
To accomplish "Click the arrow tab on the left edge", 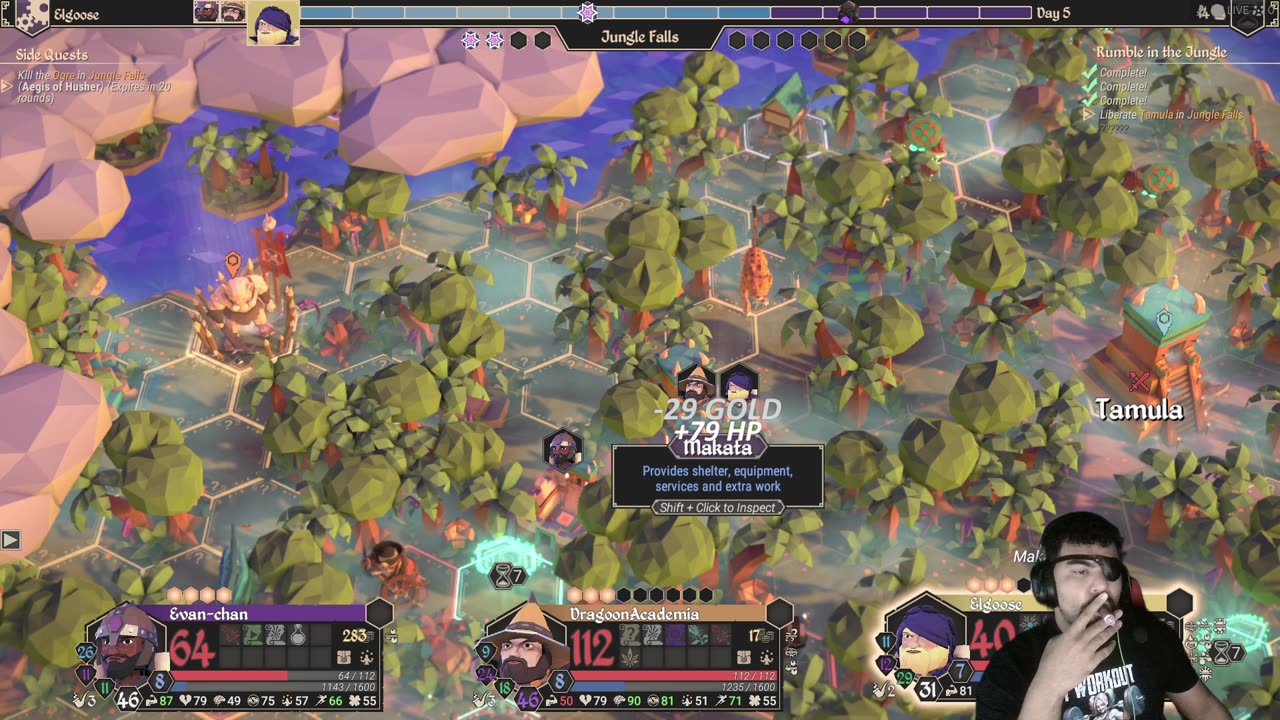I will pos(10,540).
